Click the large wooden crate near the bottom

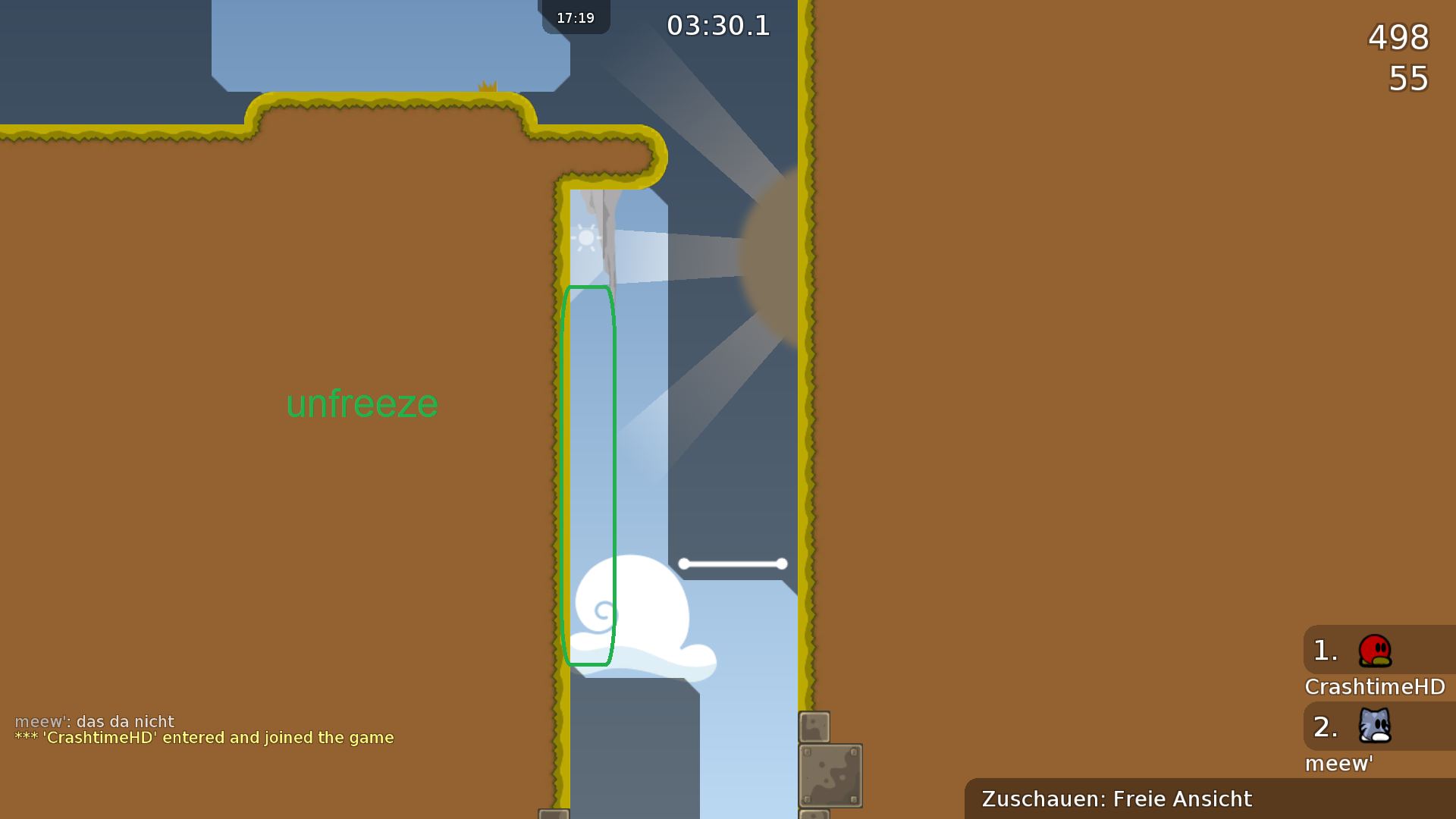tap(830, 775)
